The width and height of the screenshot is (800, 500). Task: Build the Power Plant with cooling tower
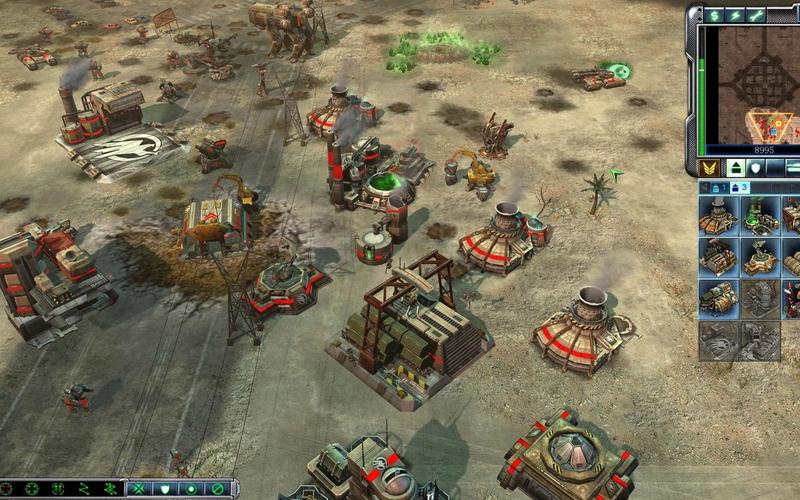[718, 216]
